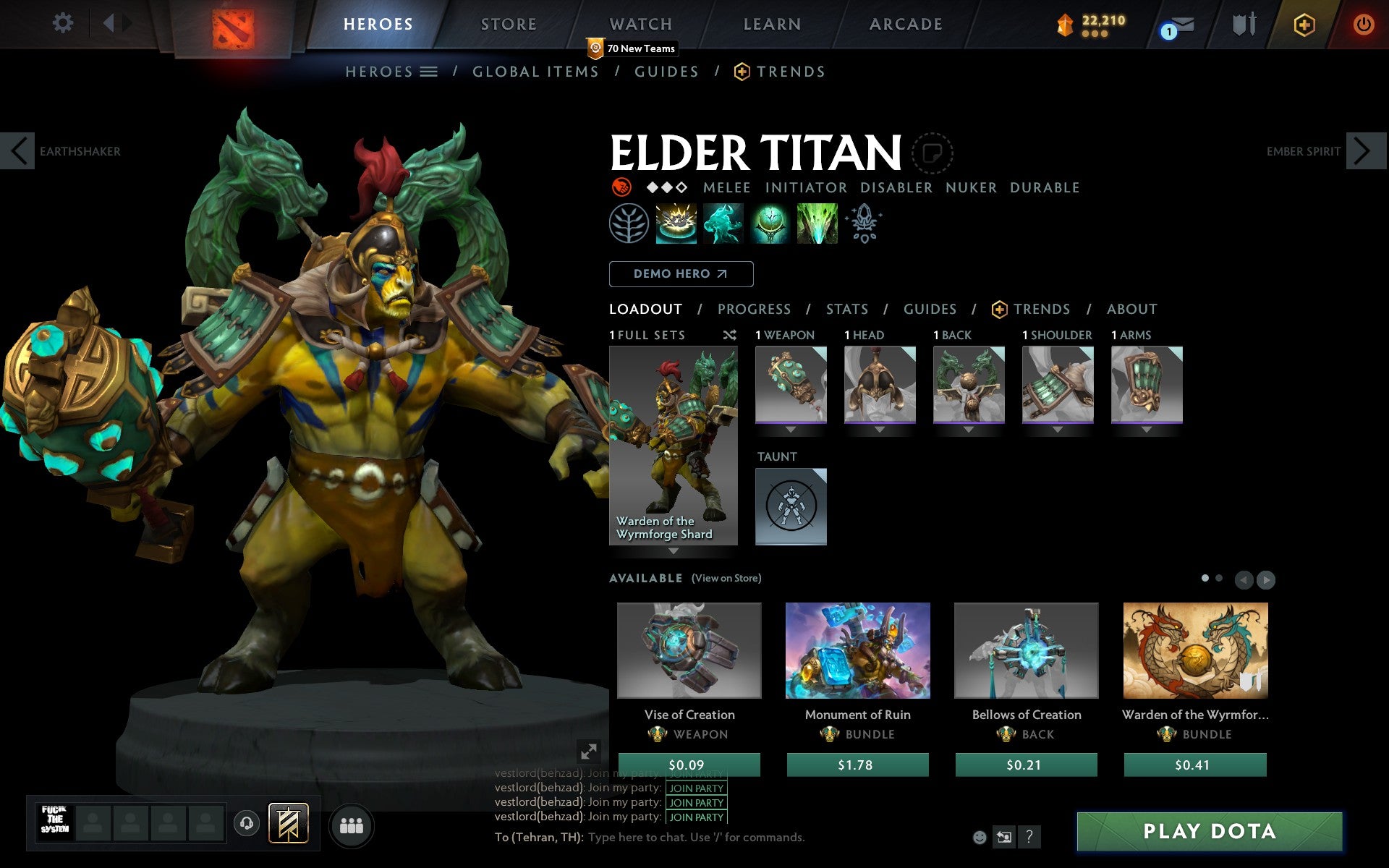The width and height of the screenshot is (1389, 868).
Task: Expand Warden of the Wyrmforge Shard set
Action: (x=674, y=551)
